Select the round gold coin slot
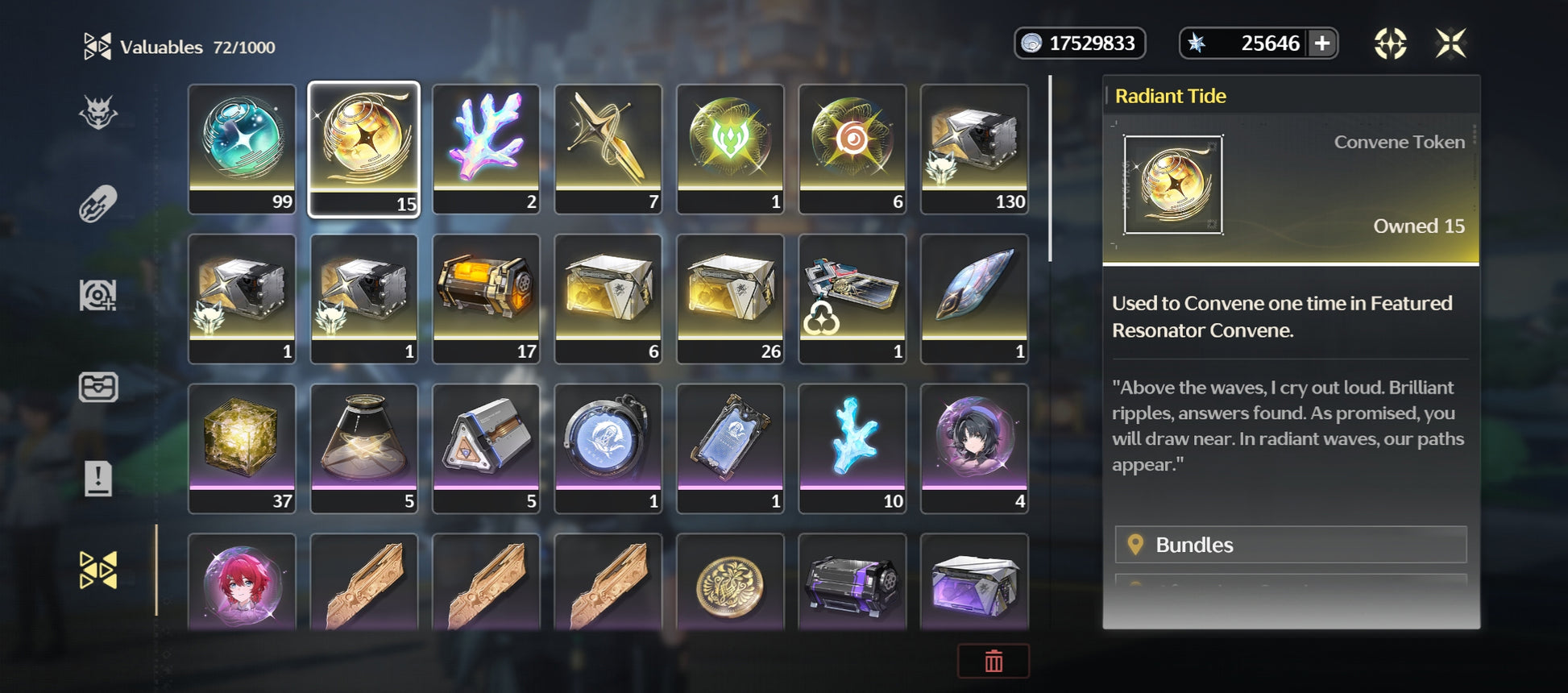 tap(730, 582)
